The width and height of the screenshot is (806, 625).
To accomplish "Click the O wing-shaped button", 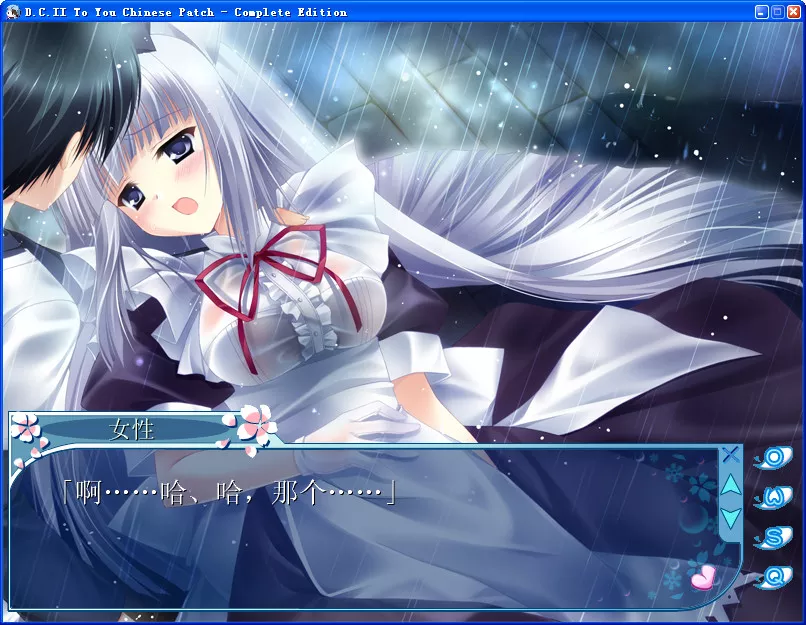I will (x=773, y=458).
